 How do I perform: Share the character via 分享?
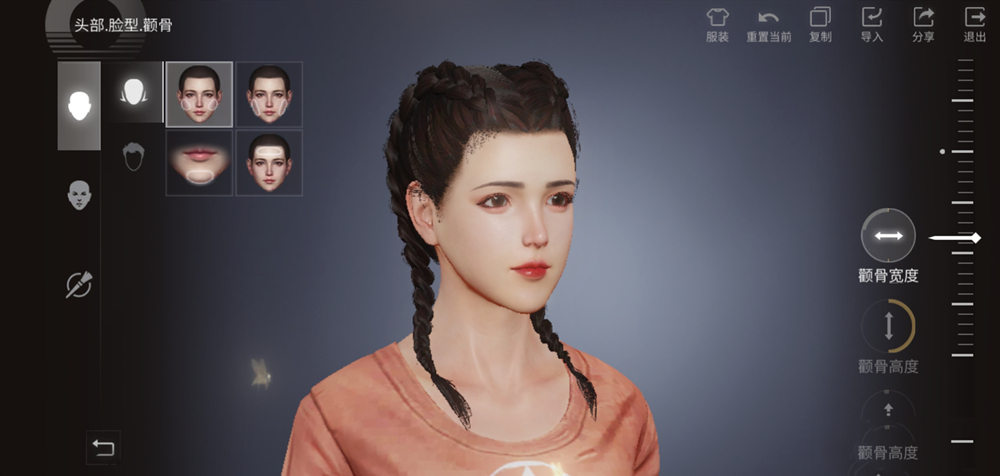[923, 23]
